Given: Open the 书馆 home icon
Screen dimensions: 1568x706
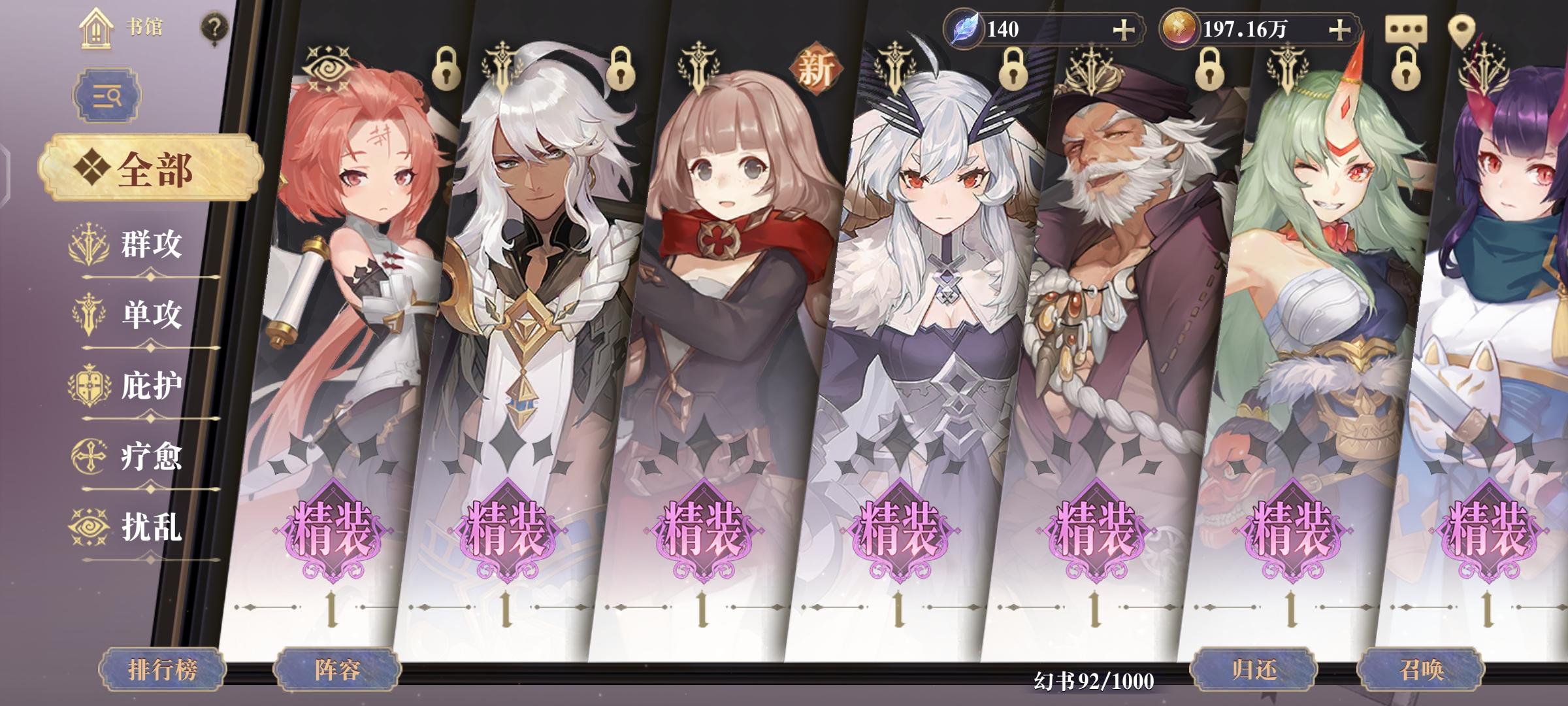Looking at the screenshot, I should 97,27.
